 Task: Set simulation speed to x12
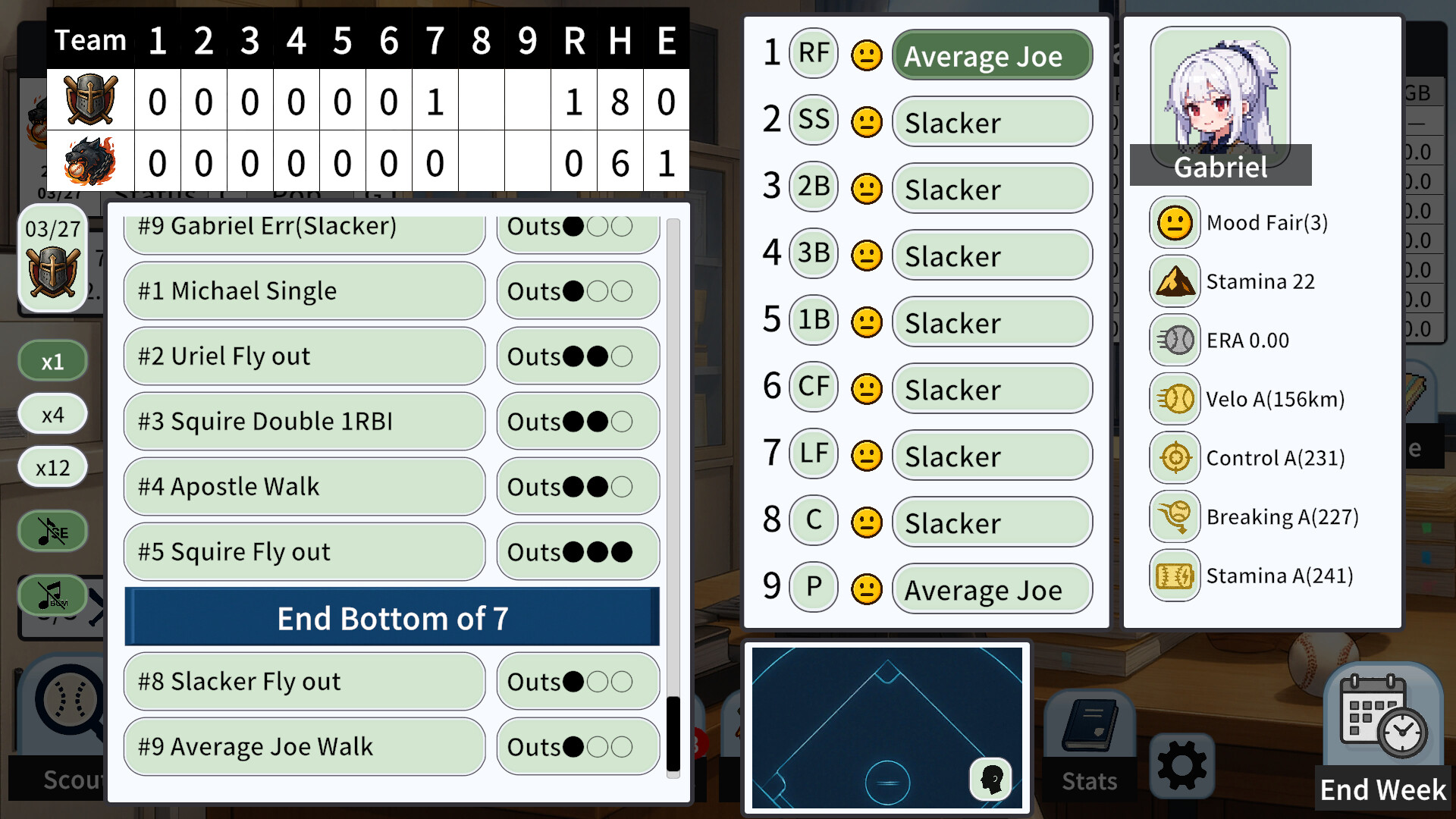(x=52, y=466)
